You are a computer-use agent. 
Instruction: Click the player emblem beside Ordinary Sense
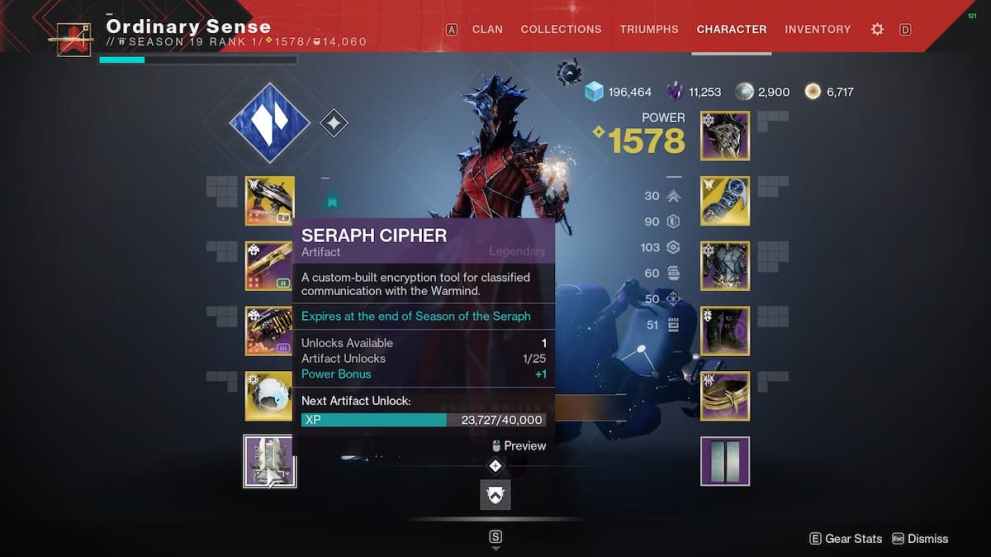point(74,41)
